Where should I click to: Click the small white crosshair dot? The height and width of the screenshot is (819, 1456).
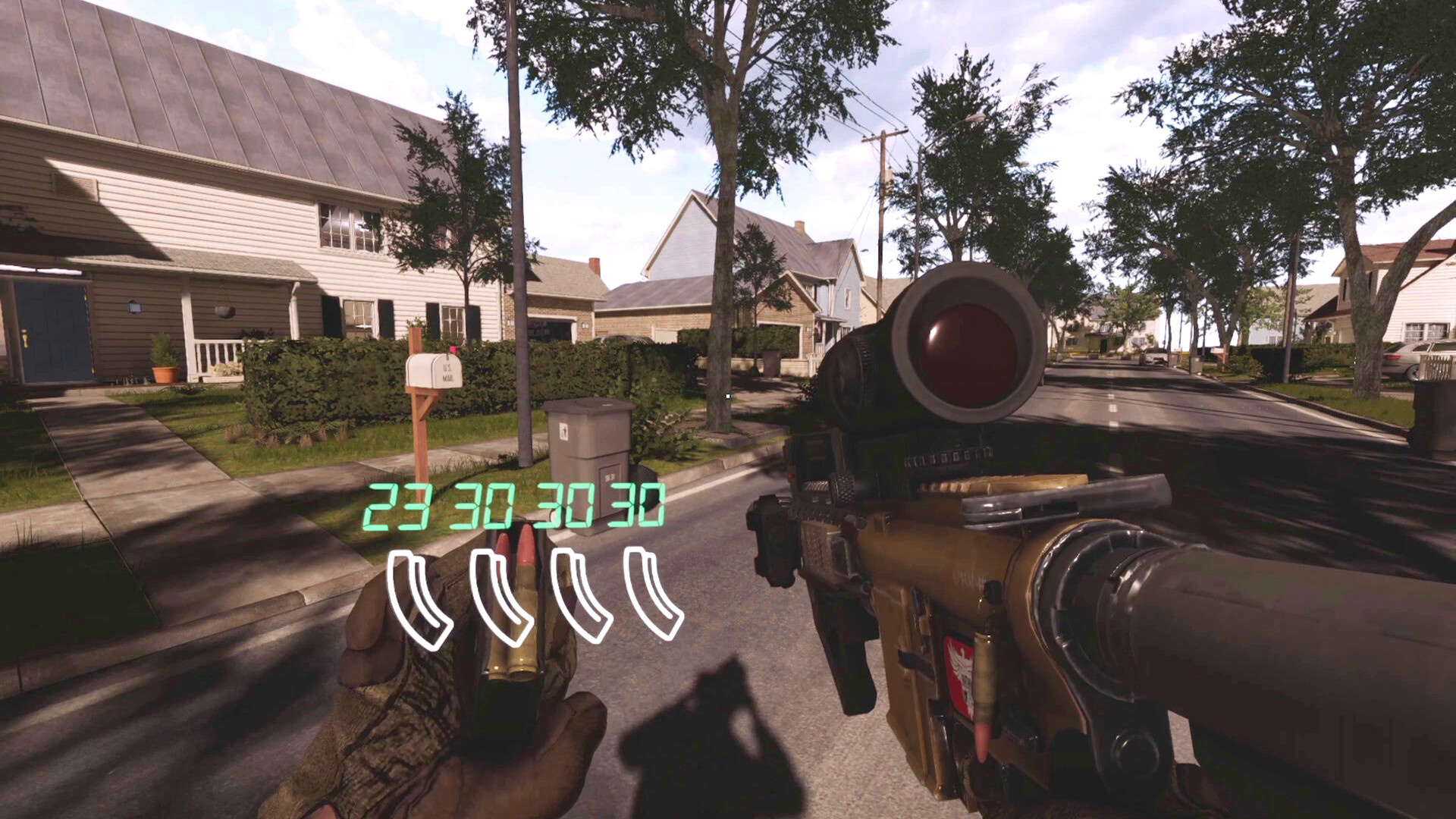click(x=729, y=395)
